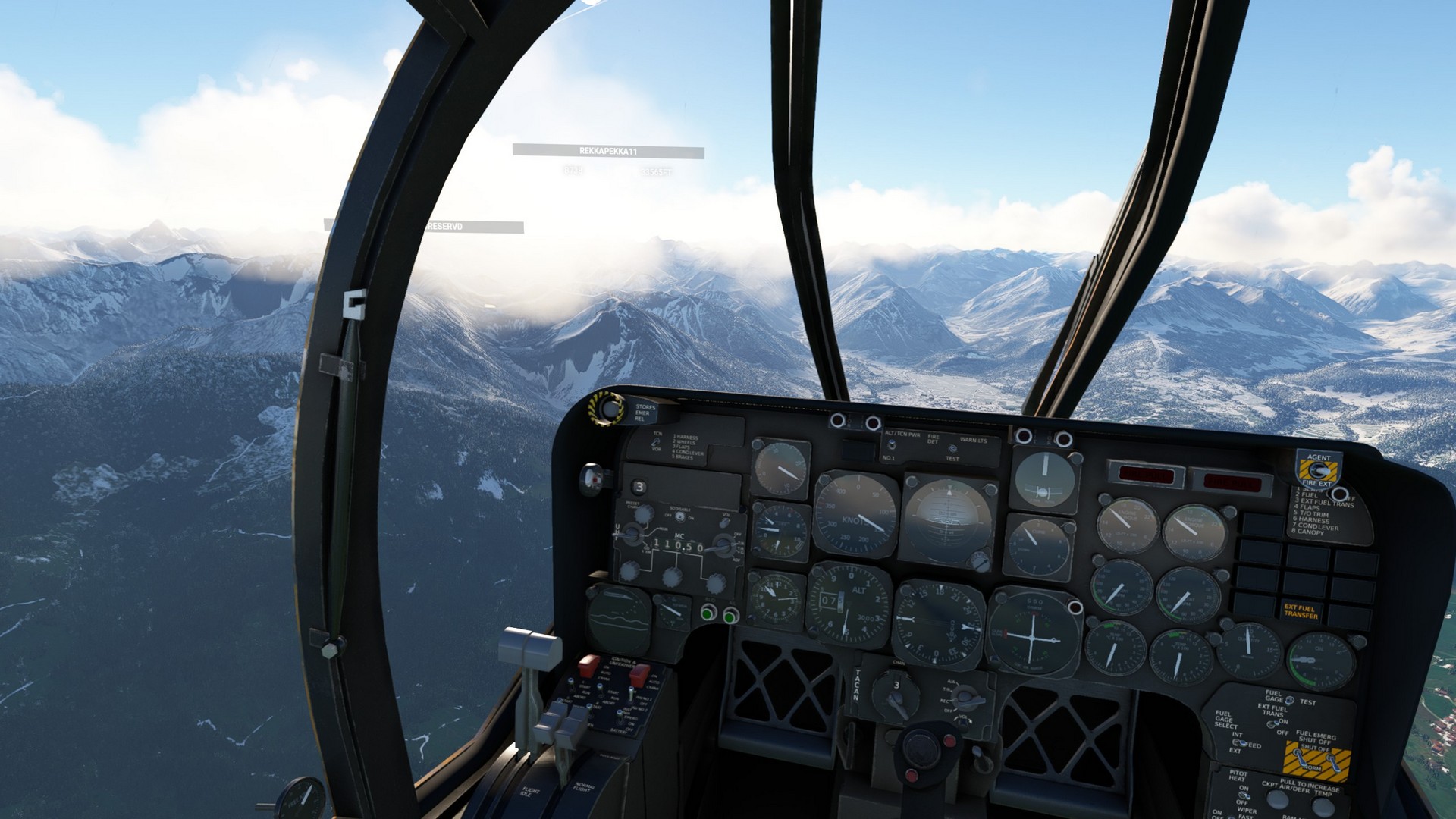Flip the Agent Fire Ext switch
This screenshot has height=819, width=1456.
[1318, 471]
